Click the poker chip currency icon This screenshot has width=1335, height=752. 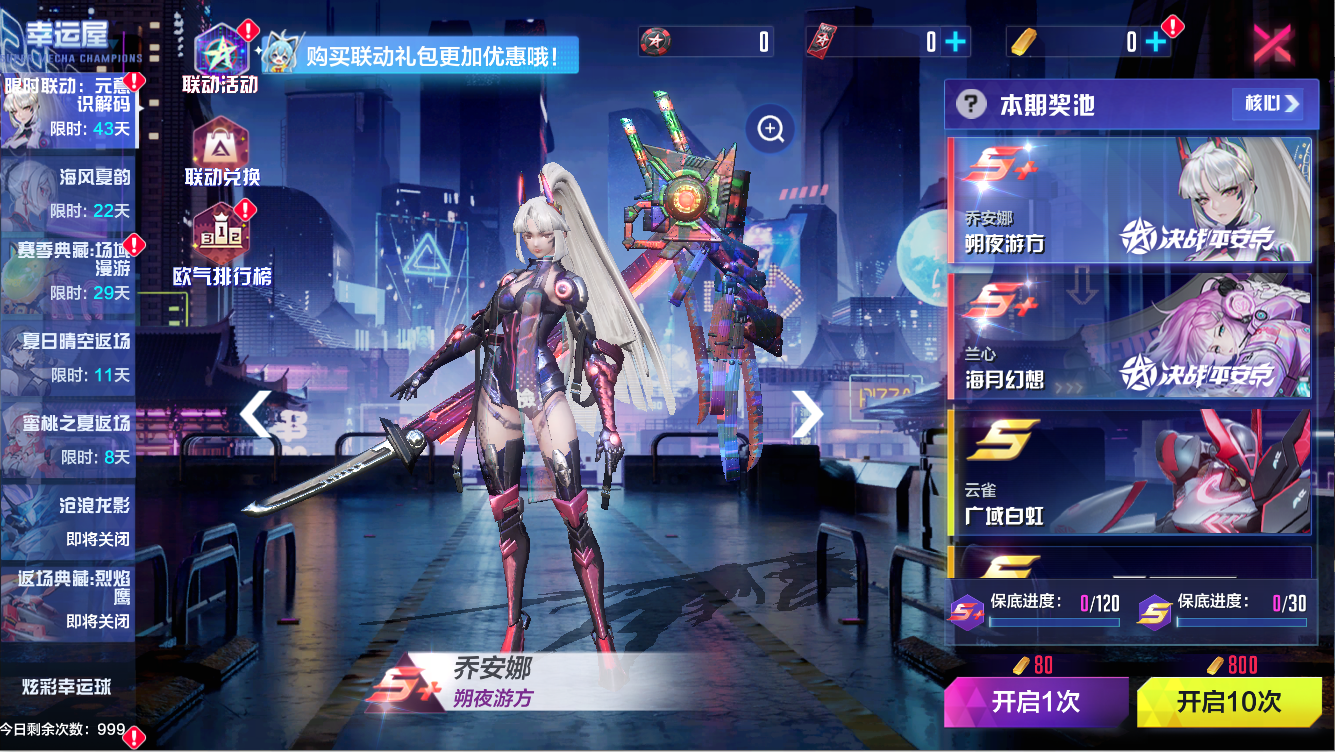pyautogui.click(x=656, y=42)
